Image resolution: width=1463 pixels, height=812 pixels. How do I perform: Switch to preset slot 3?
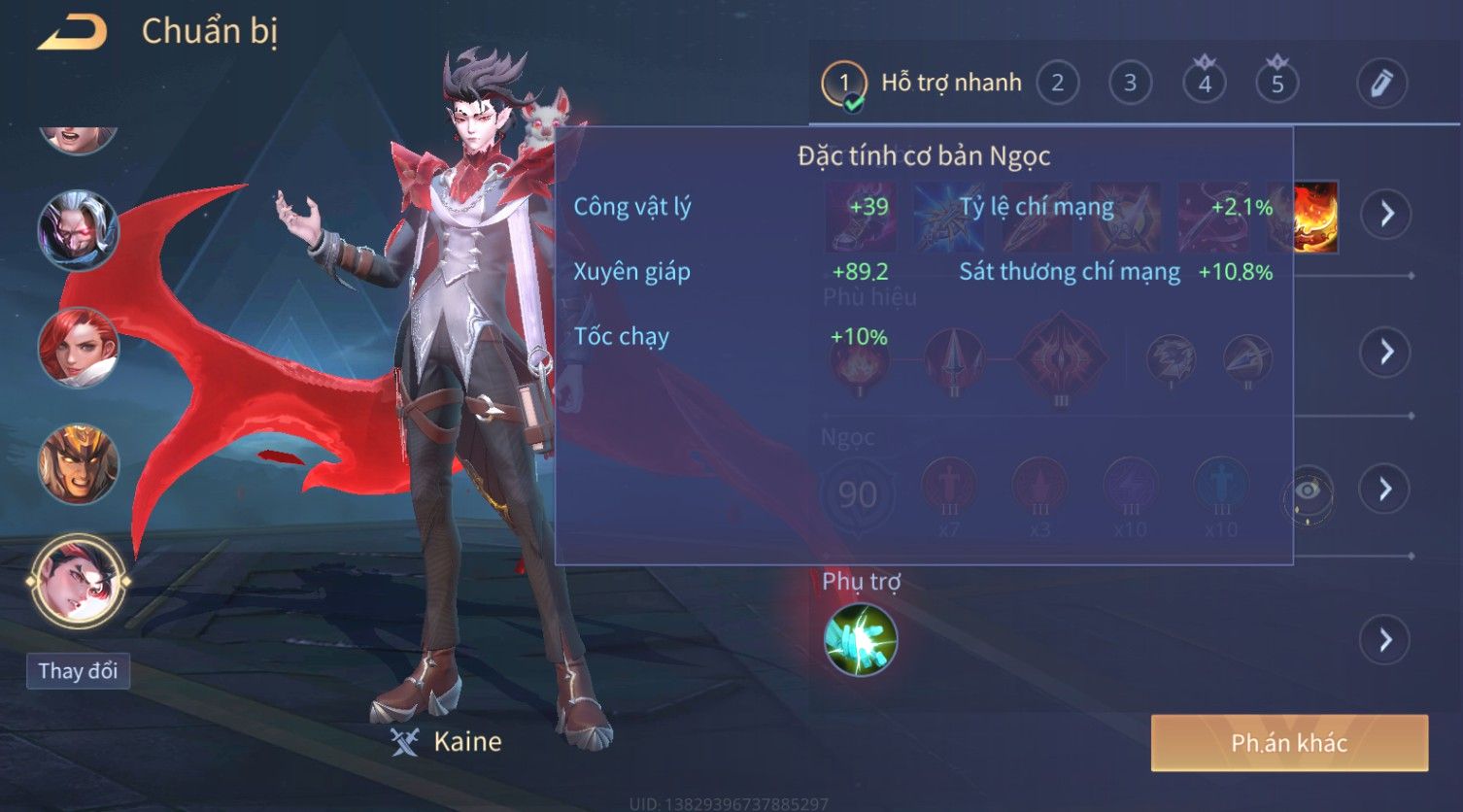(1130, 84)
